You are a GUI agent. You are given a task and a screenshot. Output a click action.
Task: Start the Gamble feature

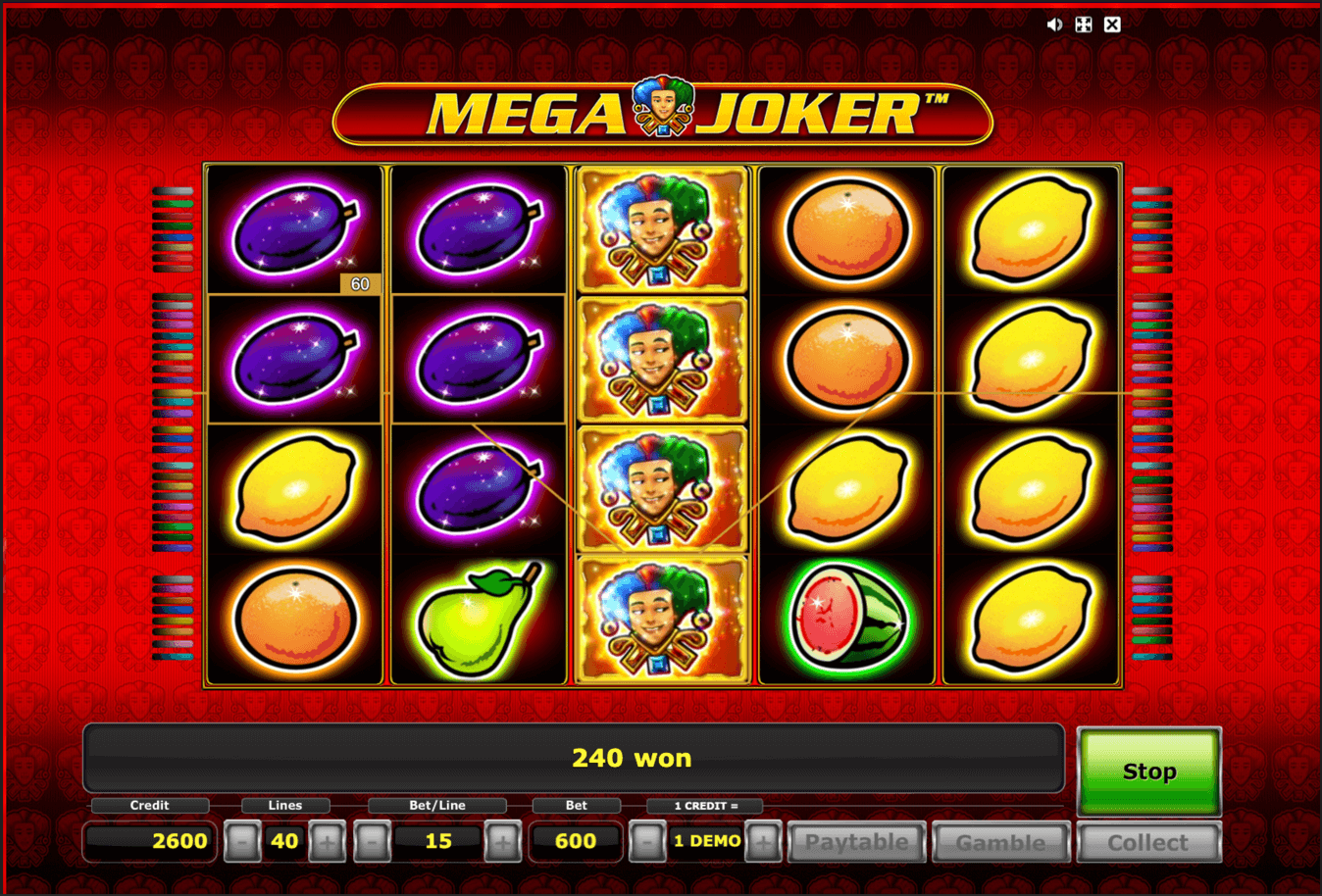click(1000, 842)
